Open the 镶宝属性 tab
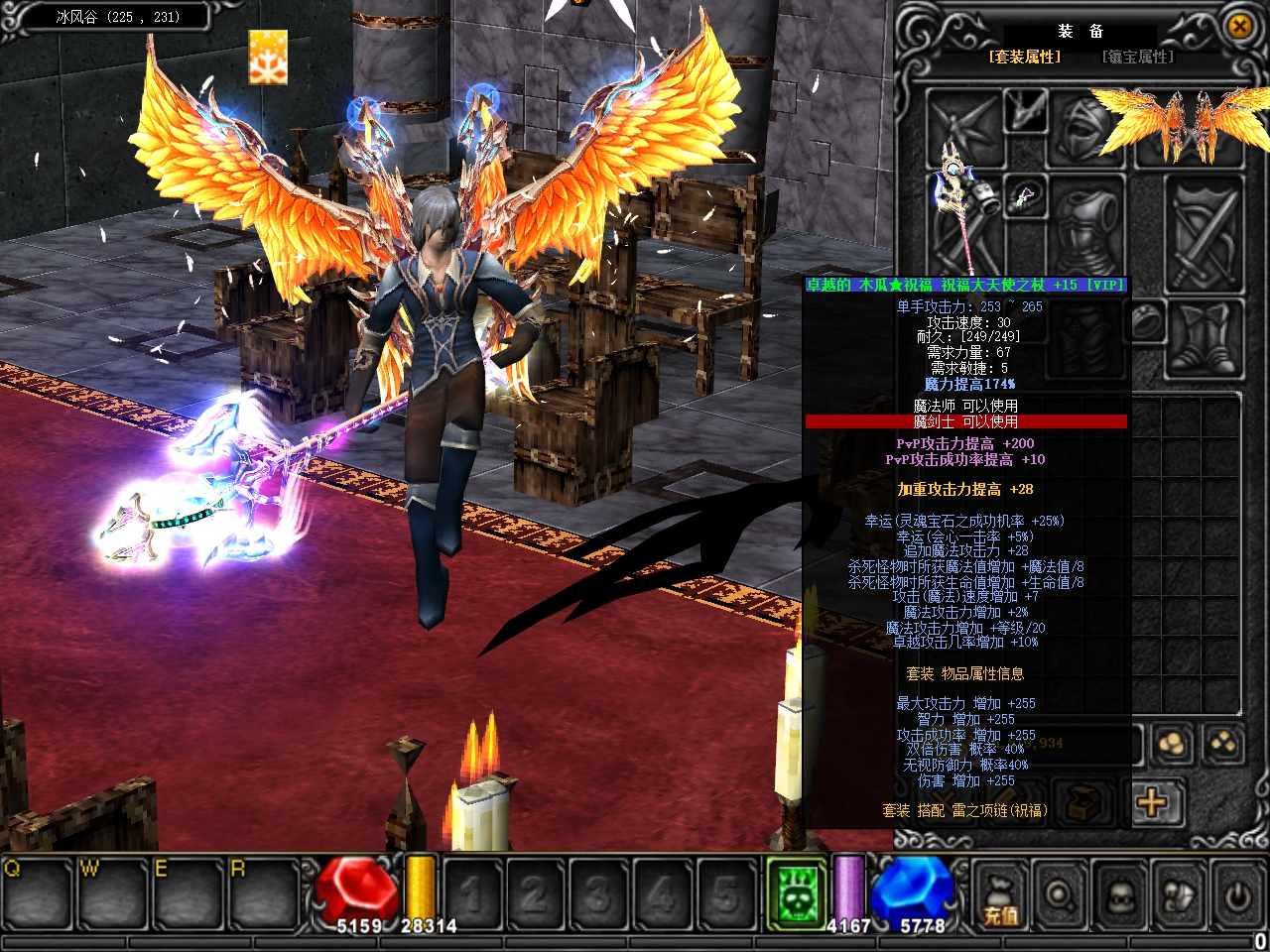 pyautogui.click(x=1138, y=58)
